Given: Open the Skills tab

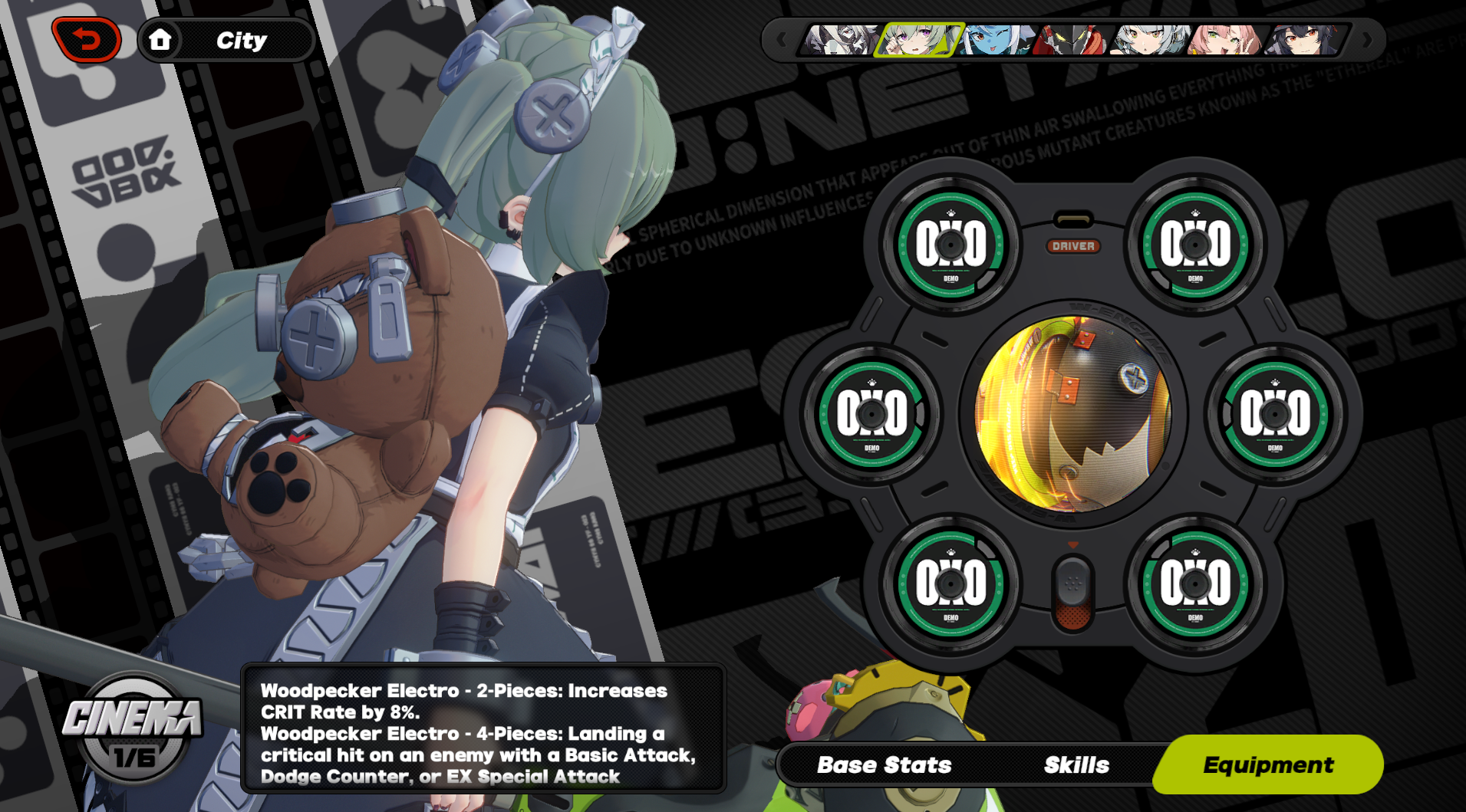Looking at the screenshot, I should point(1076,764).
